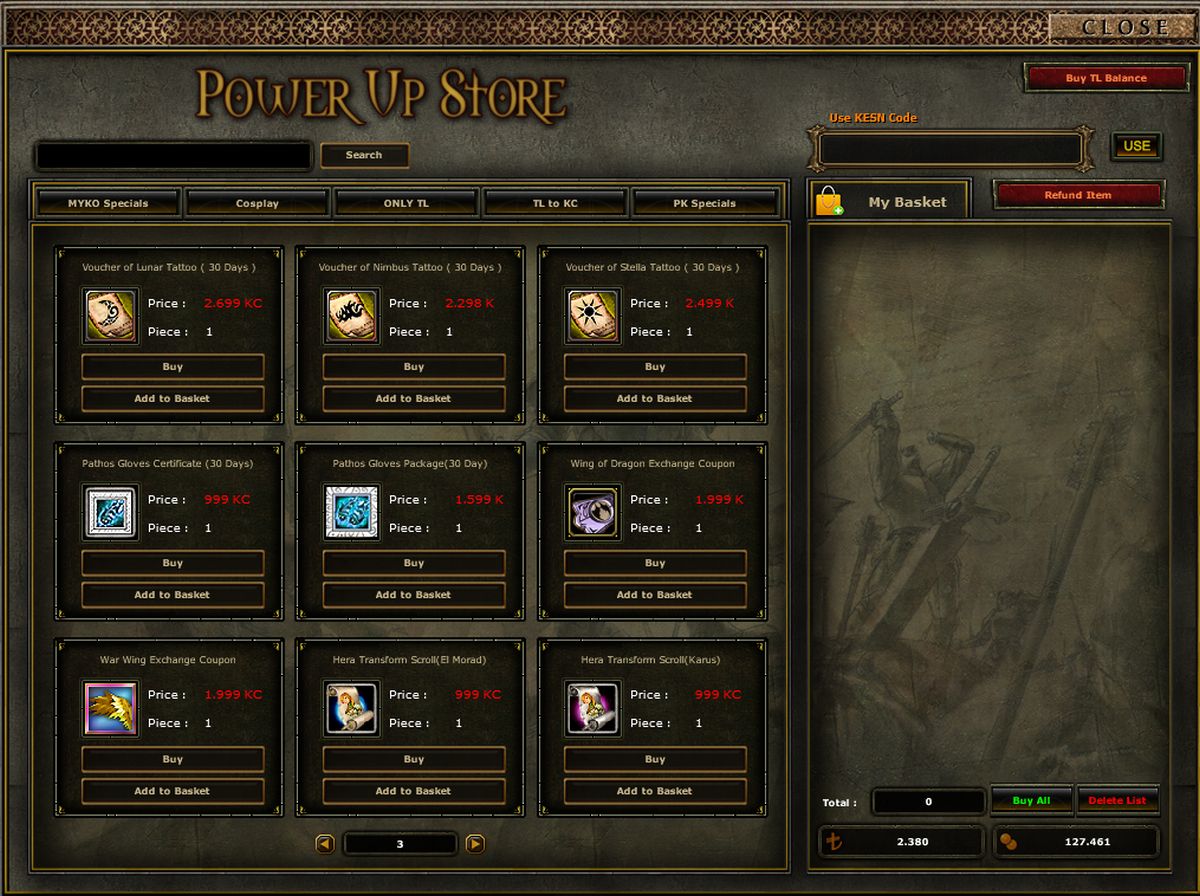Open the Cosplay category tab
This screenshot has height=896, width=1200.
coord(257,203)
